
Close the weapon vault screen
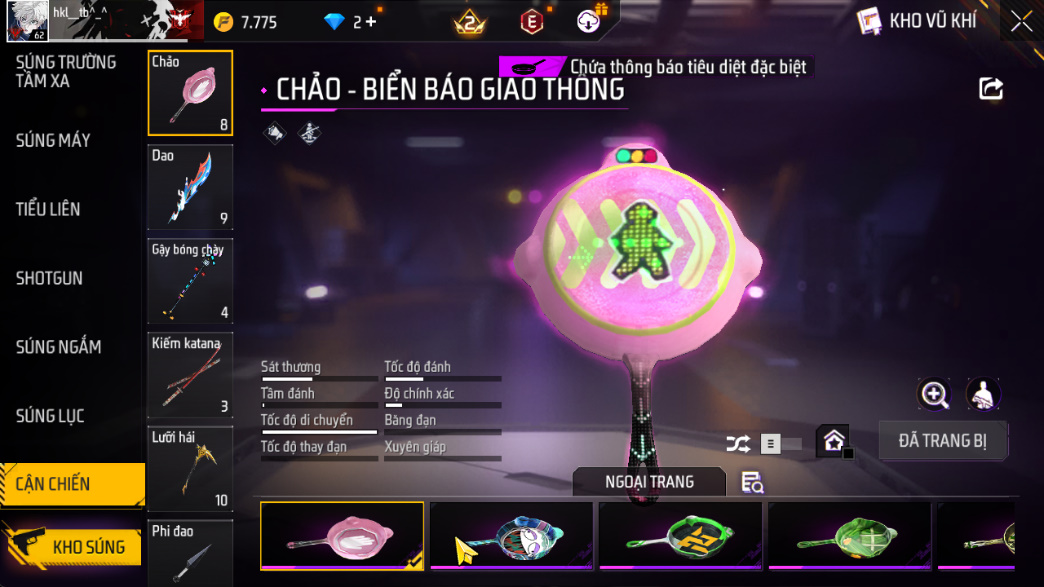point(1021,21)
